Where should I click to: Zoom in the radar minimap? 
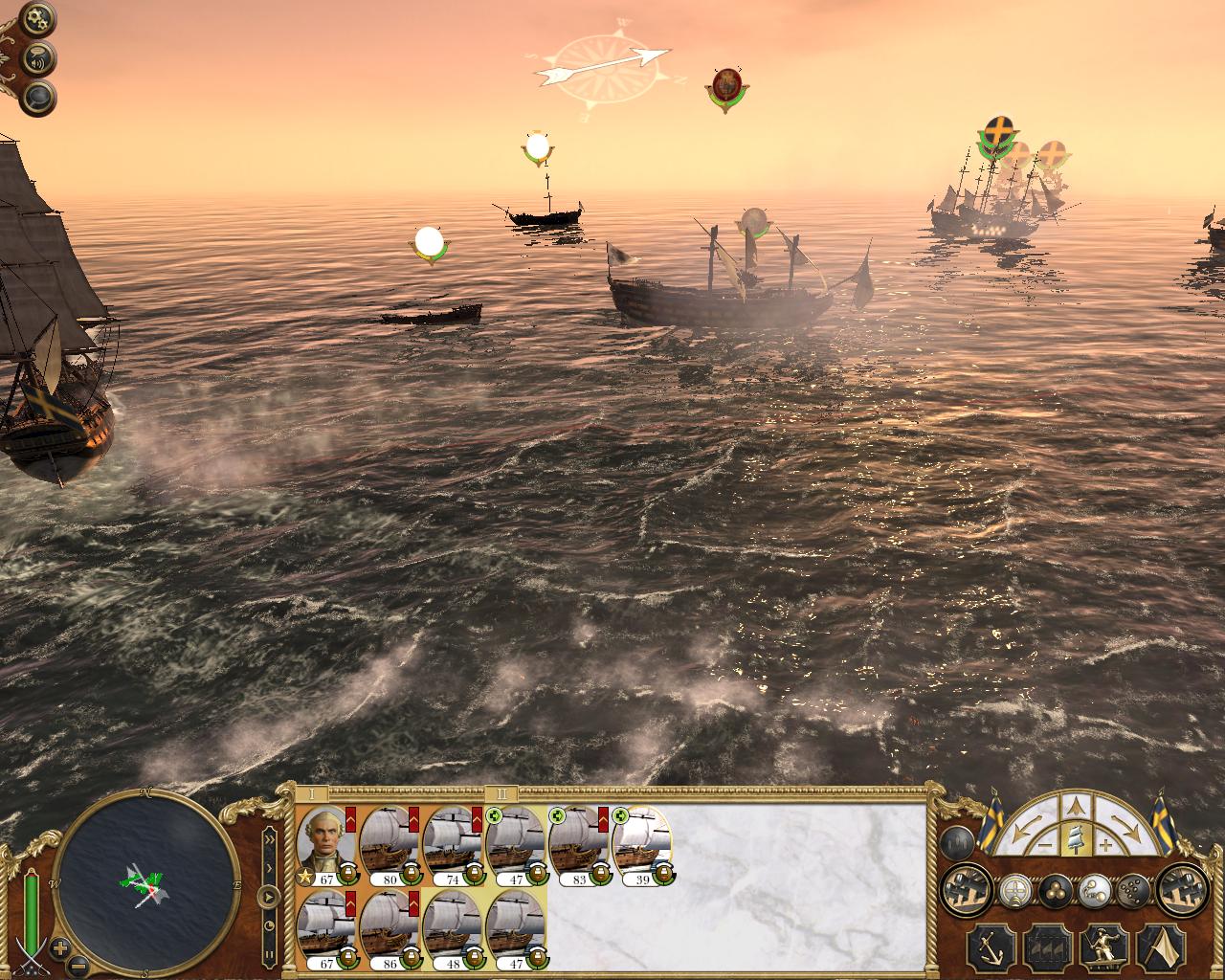(x=60, y=948)
